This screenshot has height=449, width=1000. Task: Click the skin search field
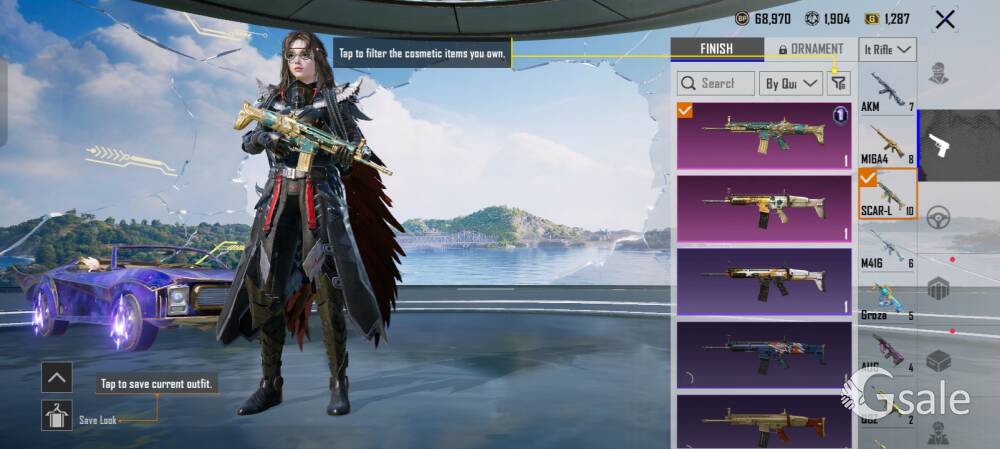pos(716,84)
